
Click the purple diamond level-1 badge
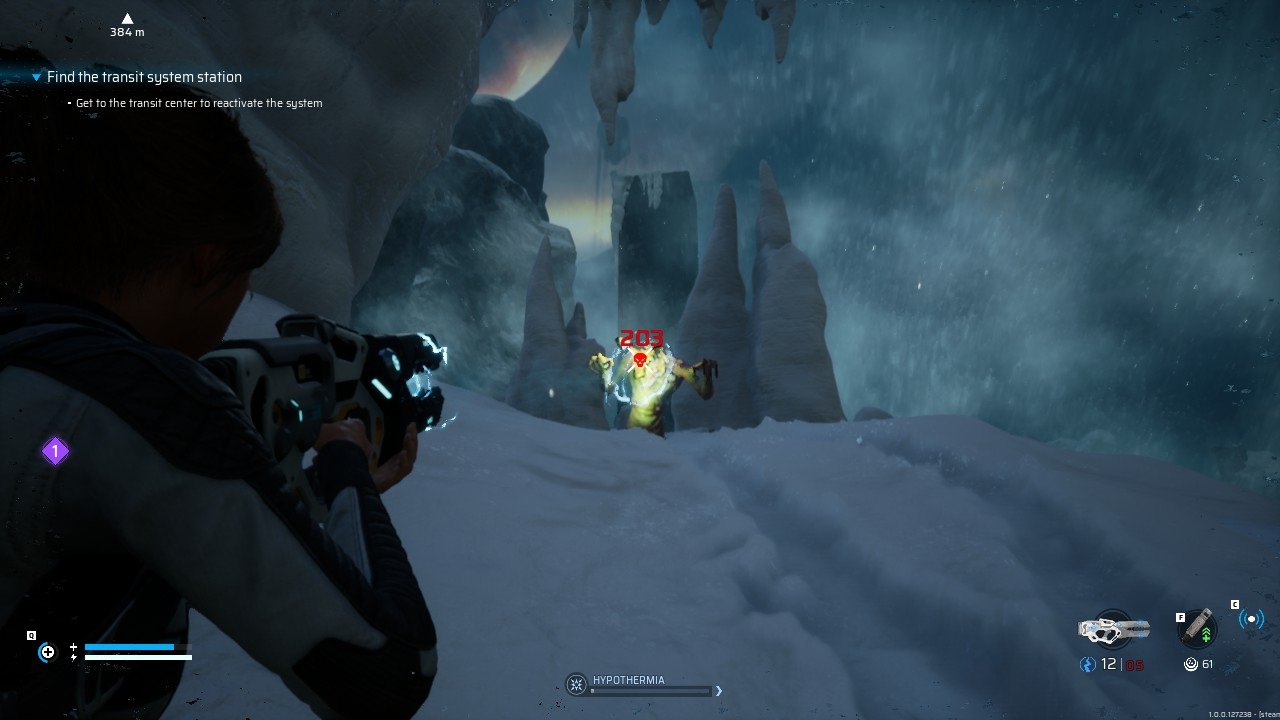click(x=55, y=452)
